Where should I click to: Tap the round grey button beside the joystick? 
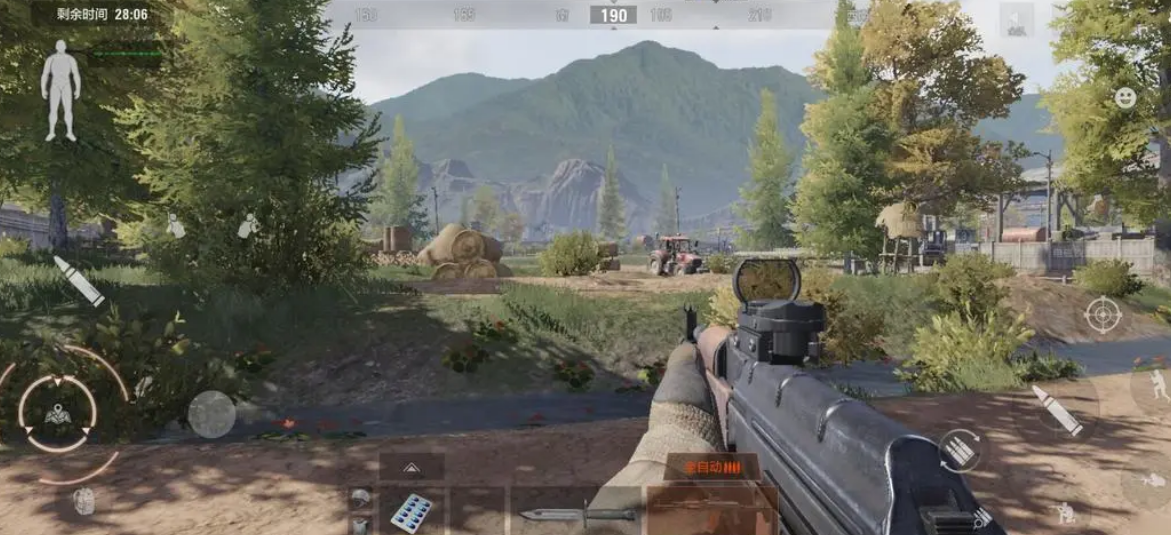pyautogui.click(x=212, y=414)
